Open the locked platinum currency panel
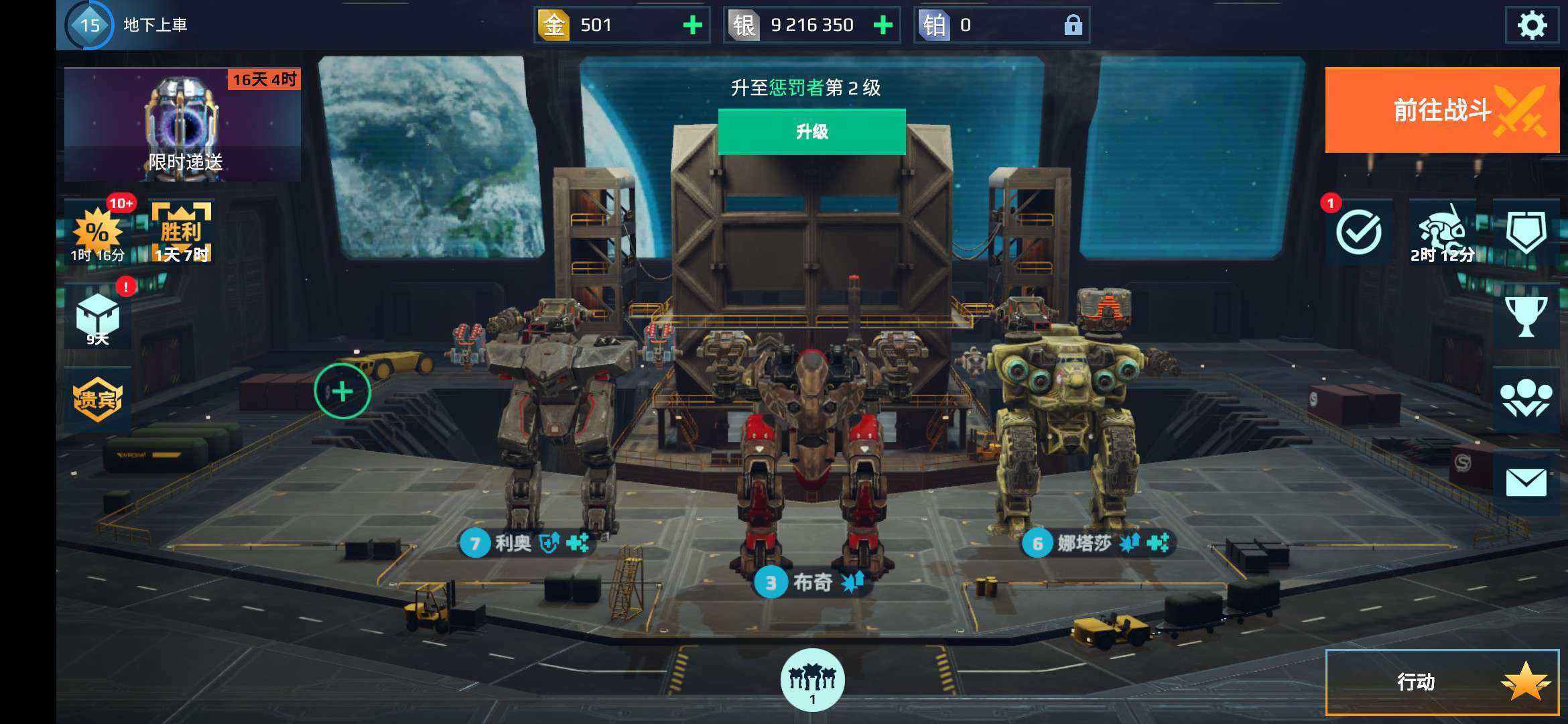The image size is (1568, 724). pos(1001,25)
